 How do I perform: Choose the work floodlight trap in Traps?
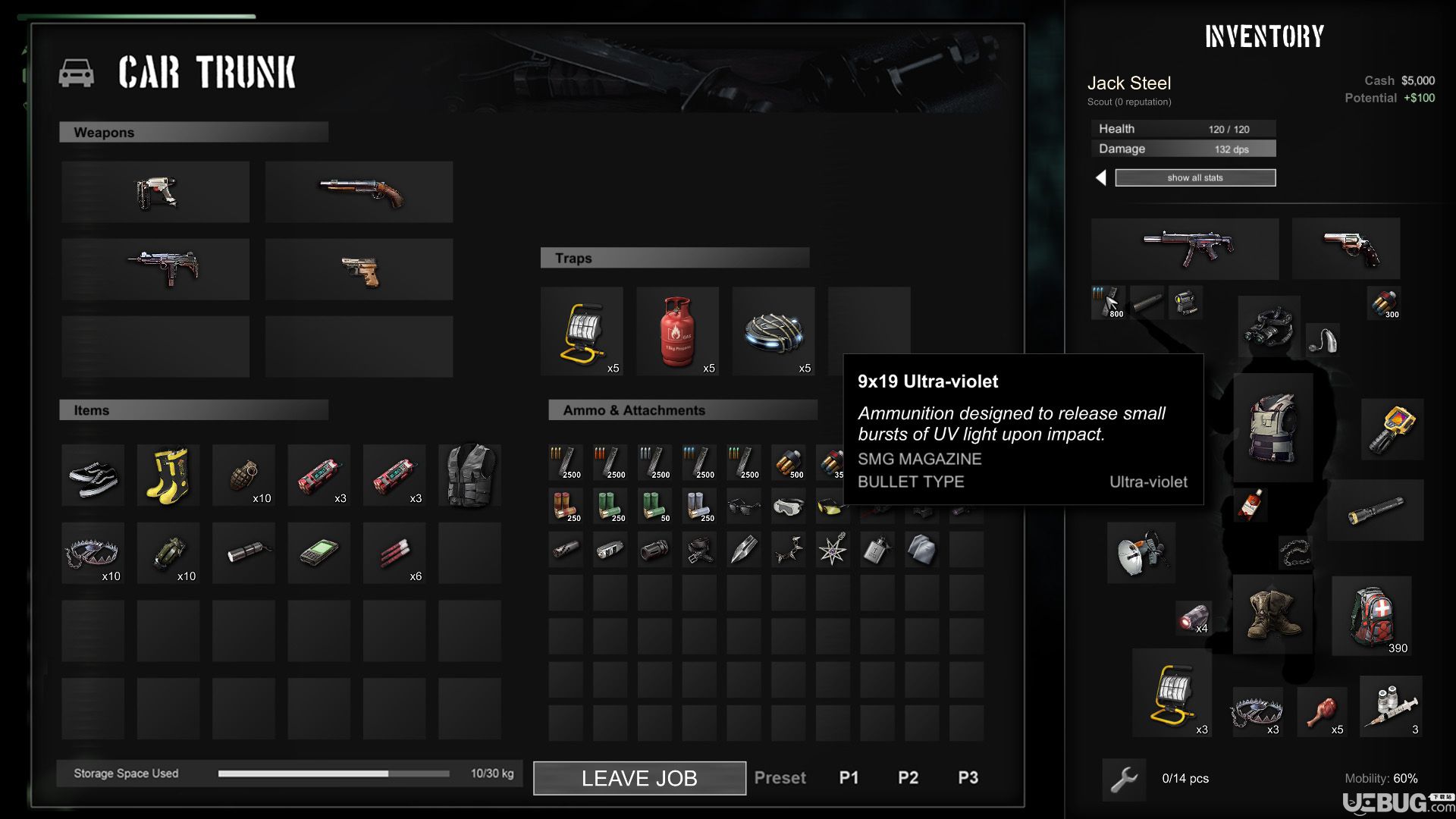click(x=582, y=331)
